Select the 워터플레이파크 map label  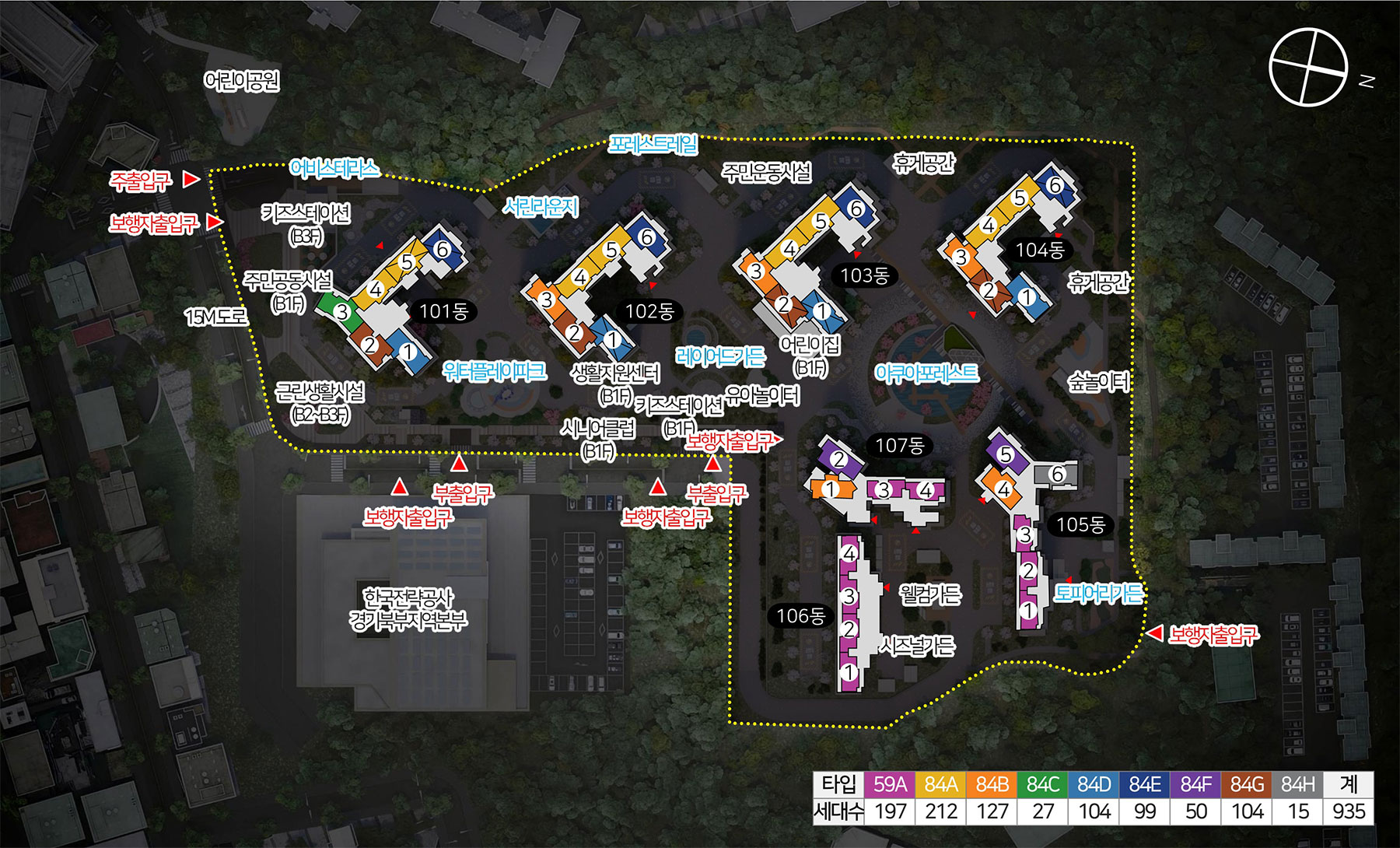(495, 372)
